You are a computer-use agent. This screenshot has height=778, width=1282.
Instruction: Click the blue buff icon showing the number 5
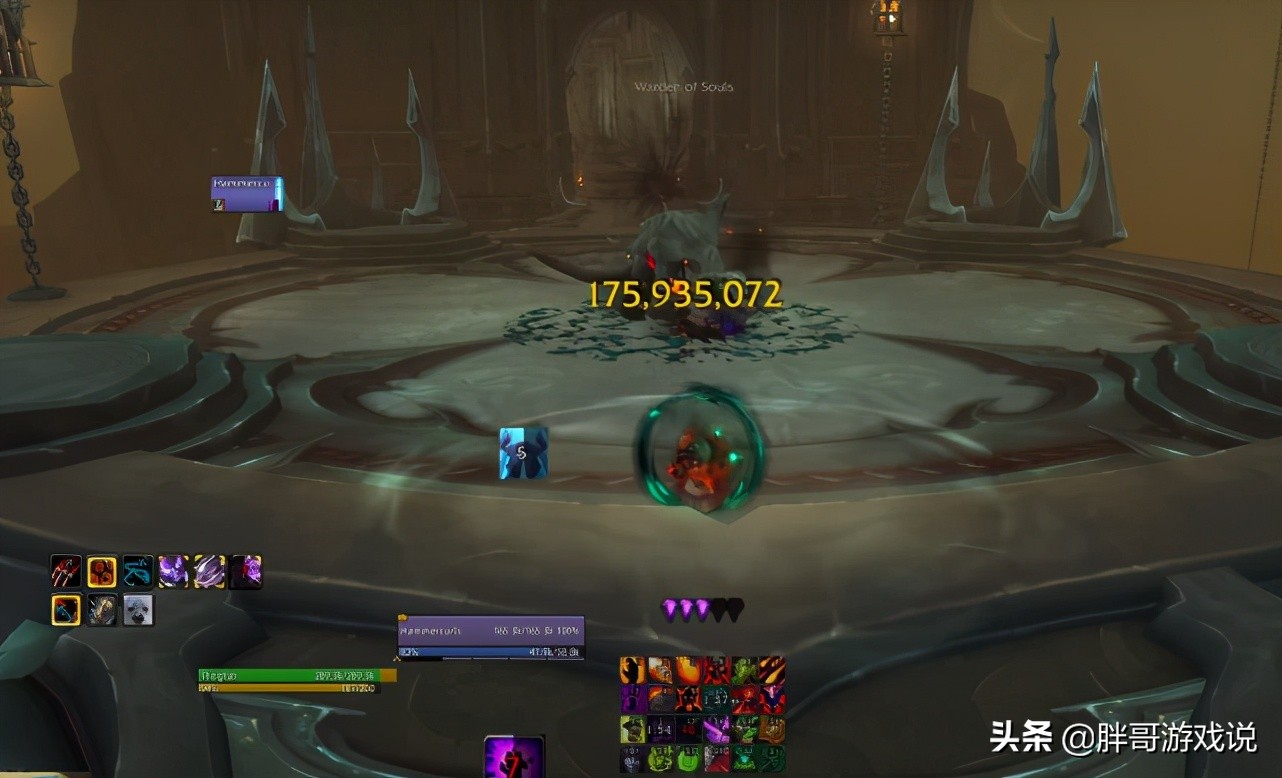pos(520,452)
